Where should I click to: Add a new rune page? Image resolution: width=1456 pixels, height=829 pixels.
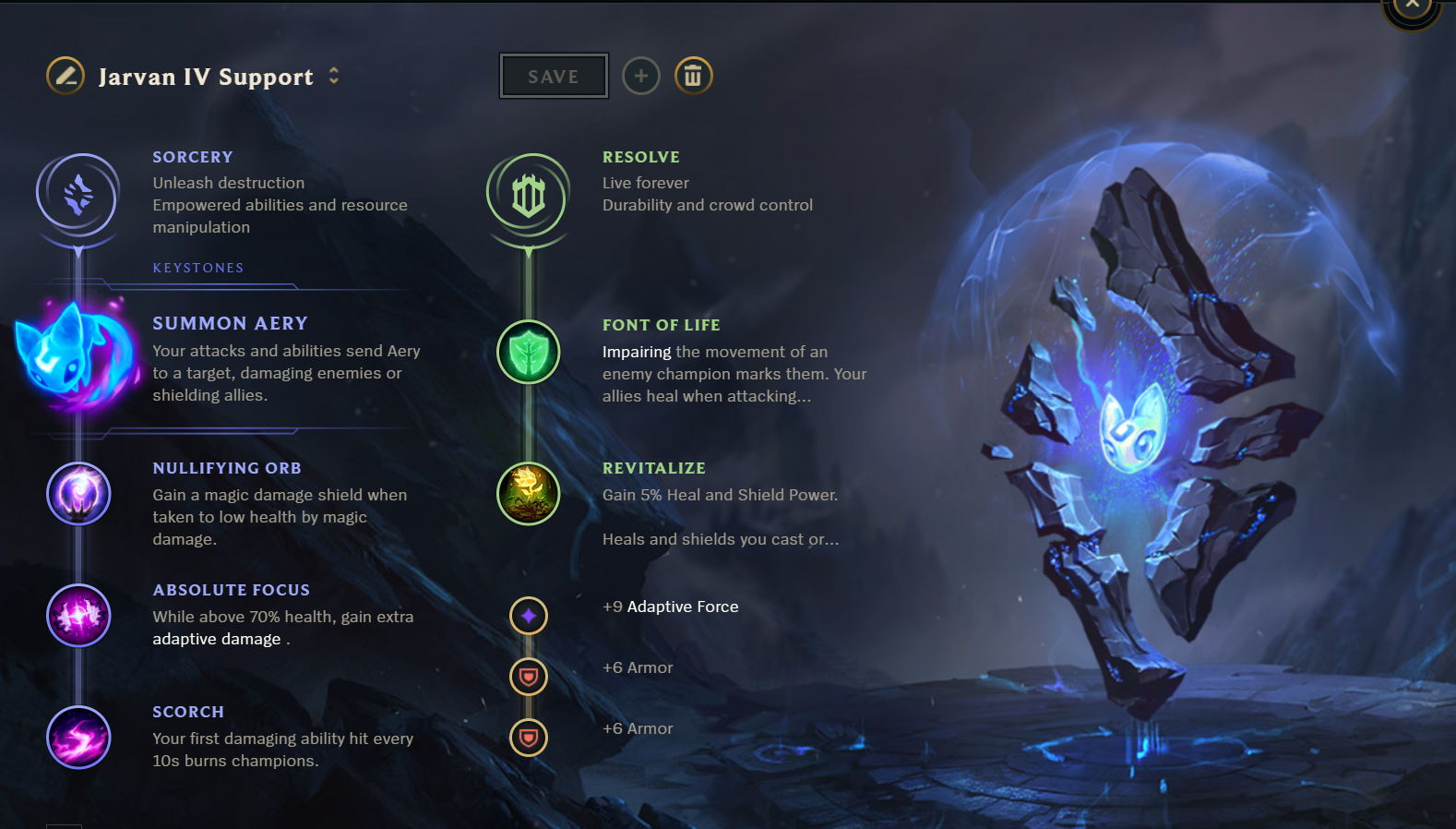click(x=641, y=76)
